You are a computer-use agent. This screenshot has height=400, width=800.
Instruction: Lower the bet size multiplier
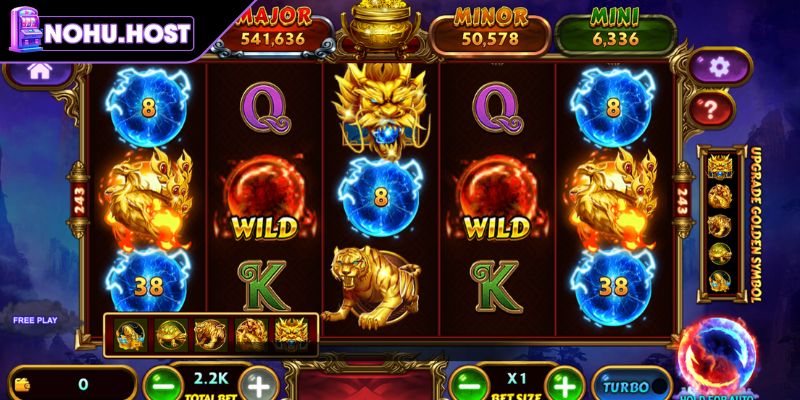[468, 384]
